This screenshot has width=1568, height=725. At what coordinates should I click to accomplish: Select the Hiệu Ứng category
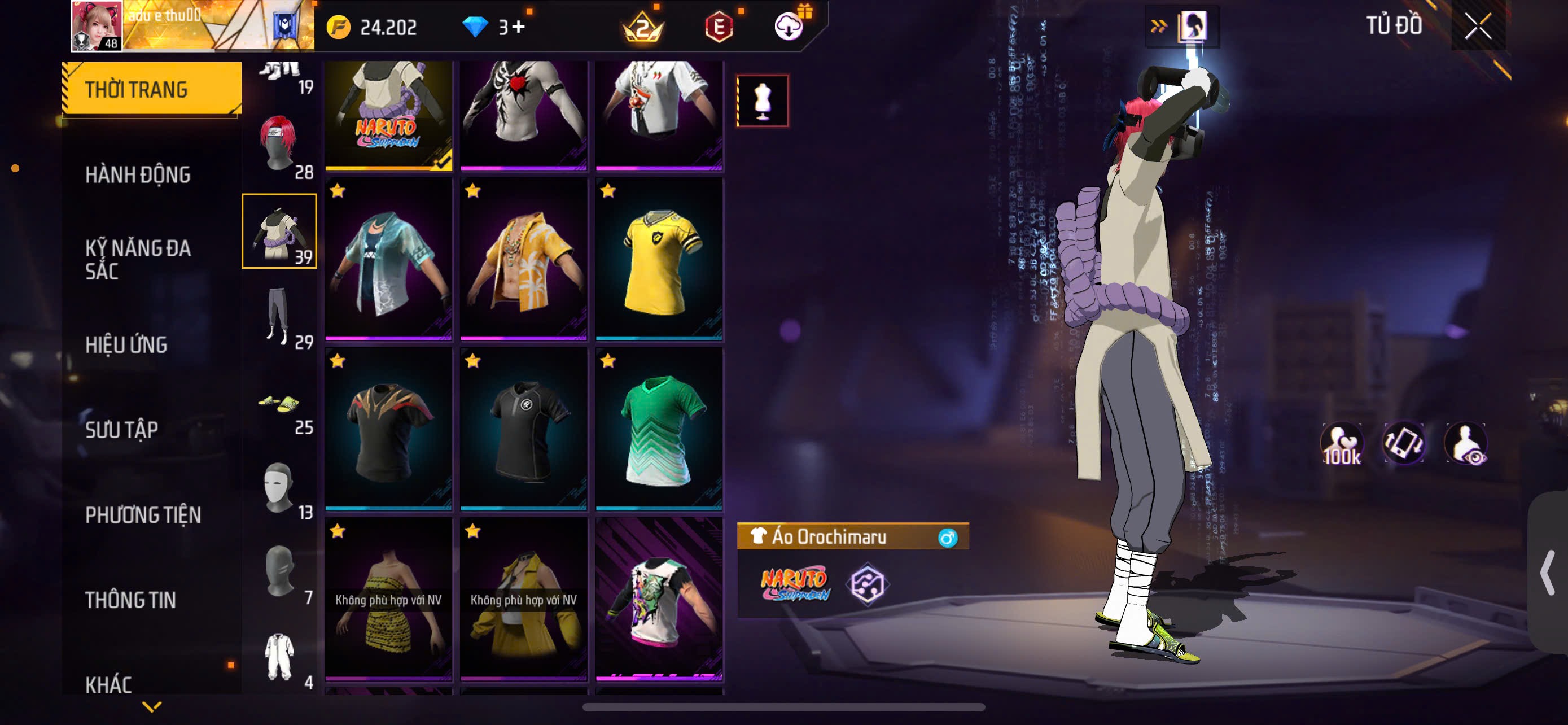126,344
